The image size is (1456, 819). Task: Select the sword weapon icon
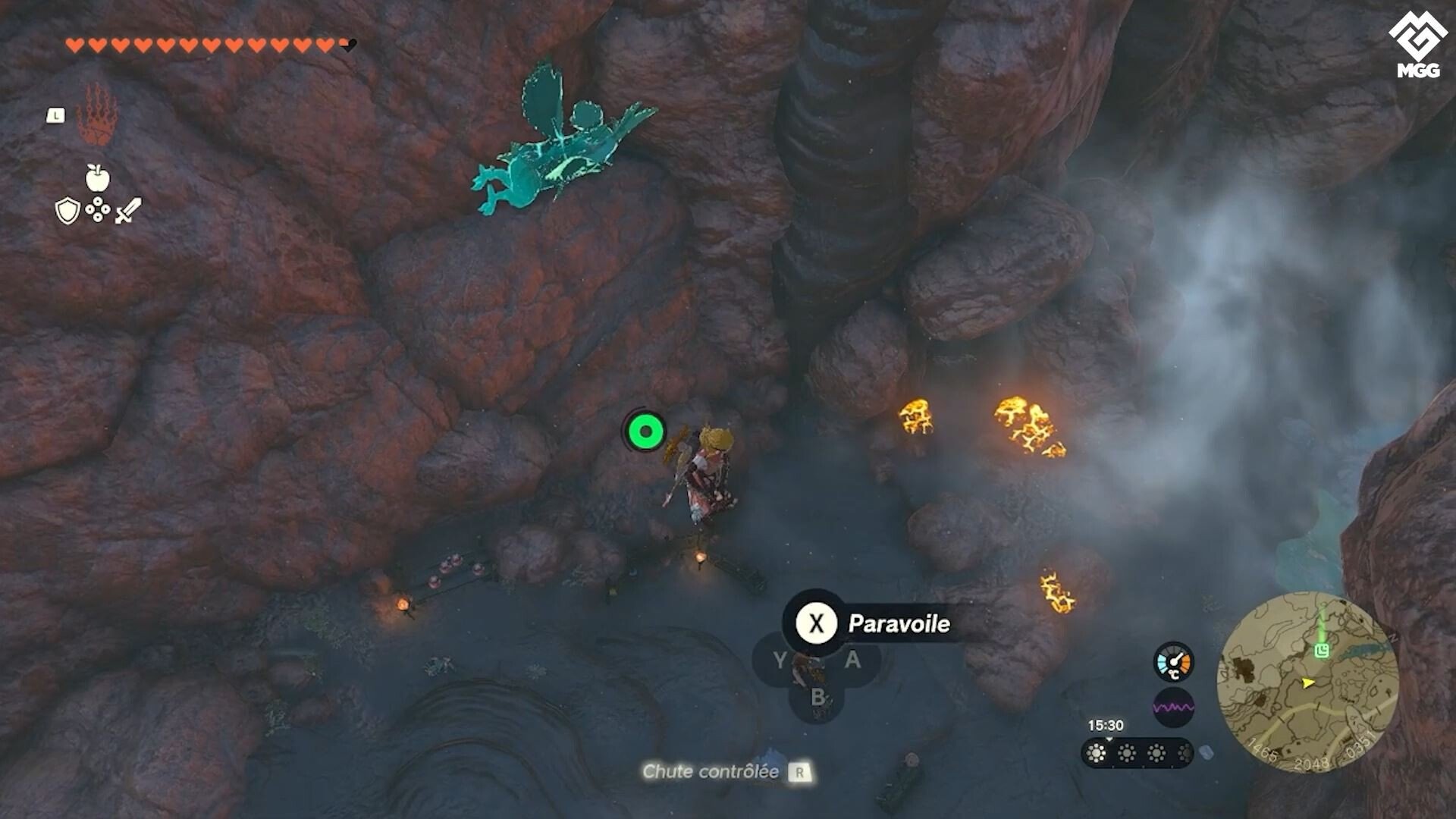pos(128,210)
